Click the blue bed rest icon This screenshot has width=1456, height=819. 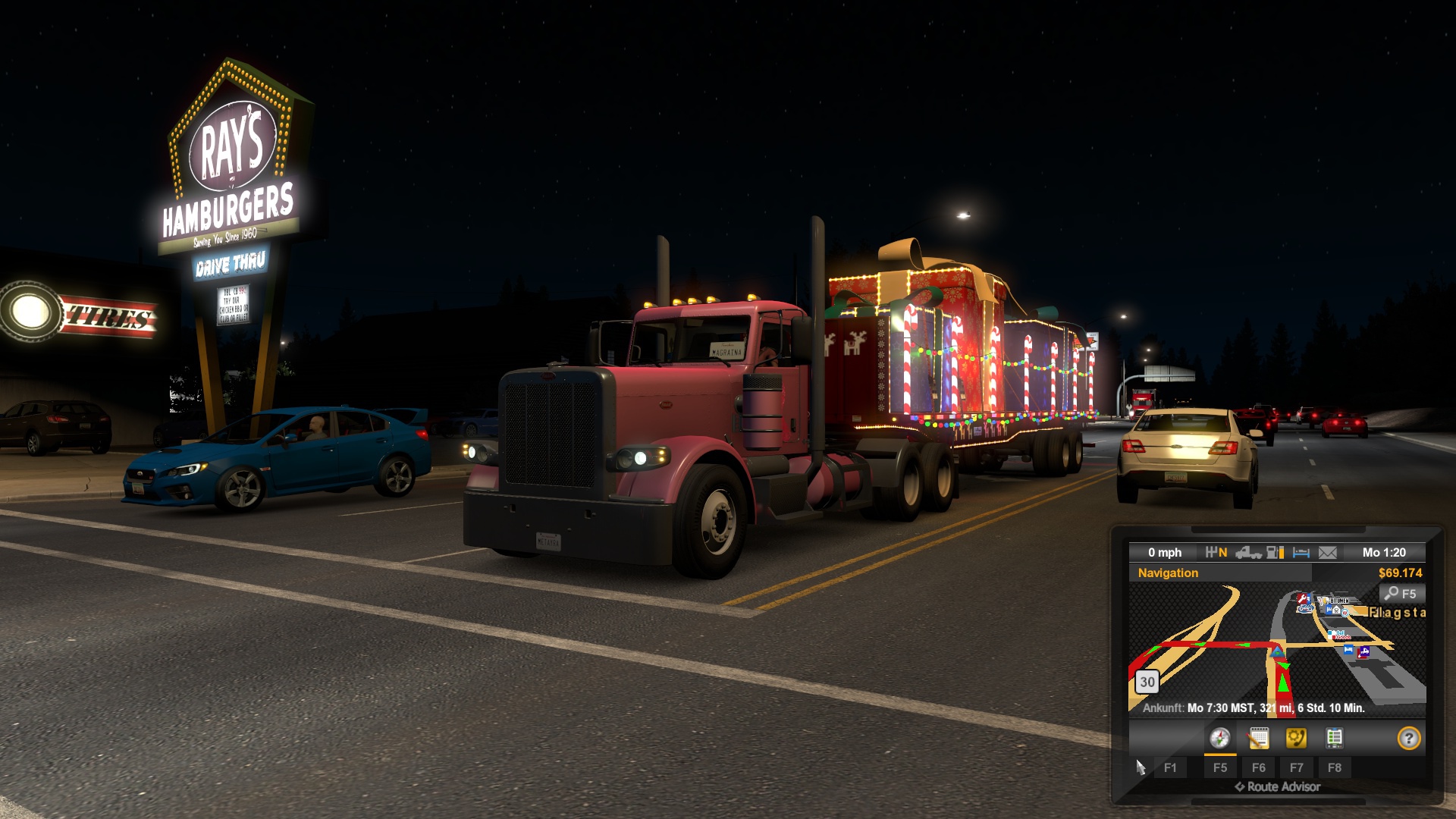[1301, 553]
